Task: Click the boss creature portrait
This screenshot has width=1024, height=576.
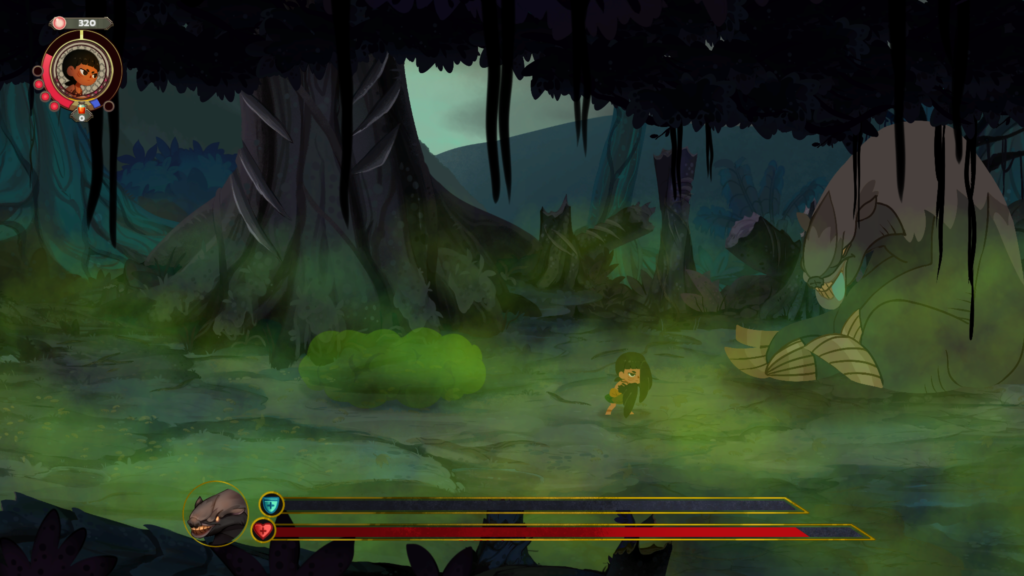Action: 216,514
